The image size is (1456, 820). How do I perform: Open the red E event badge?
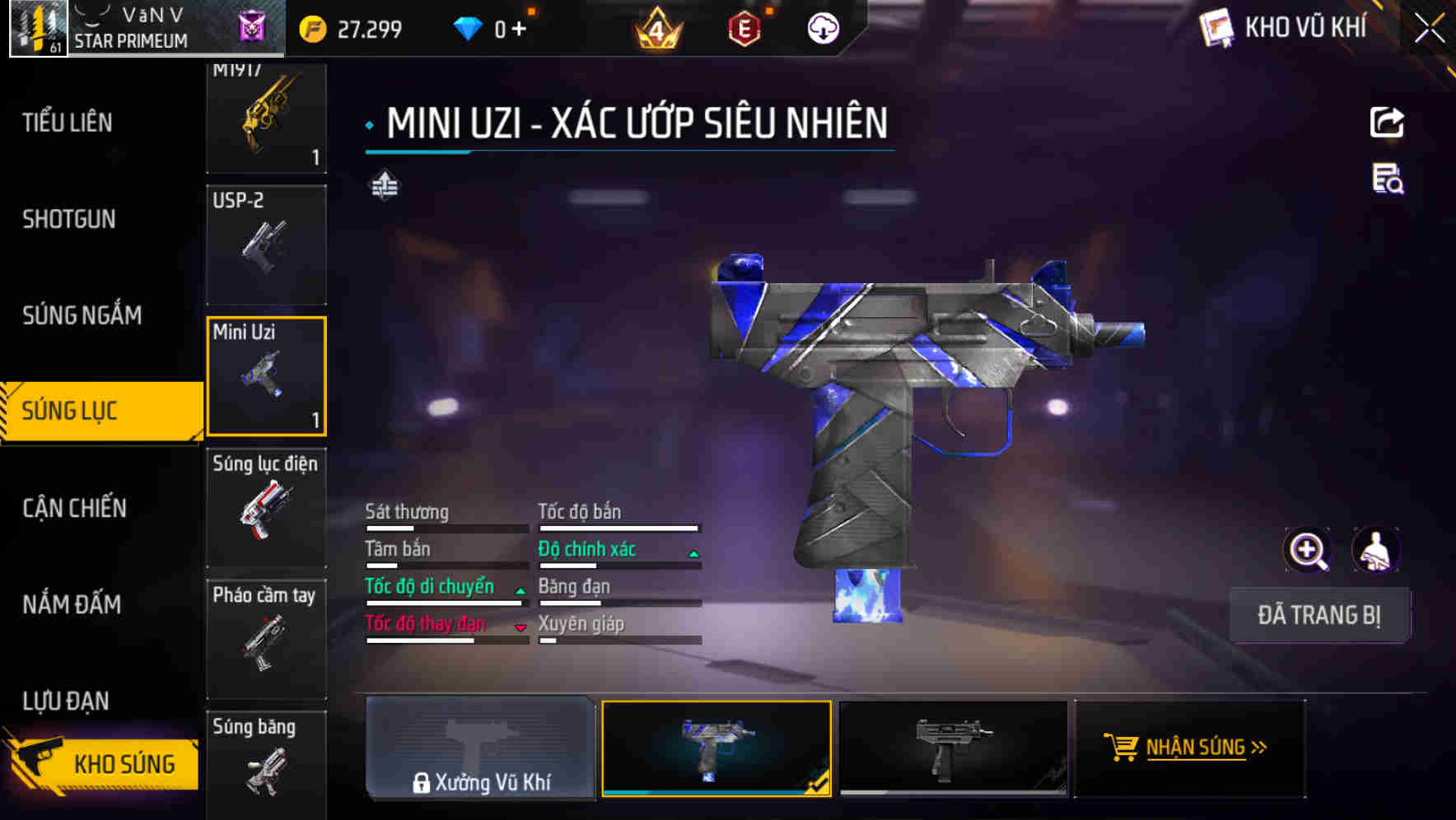click(744, 28)
